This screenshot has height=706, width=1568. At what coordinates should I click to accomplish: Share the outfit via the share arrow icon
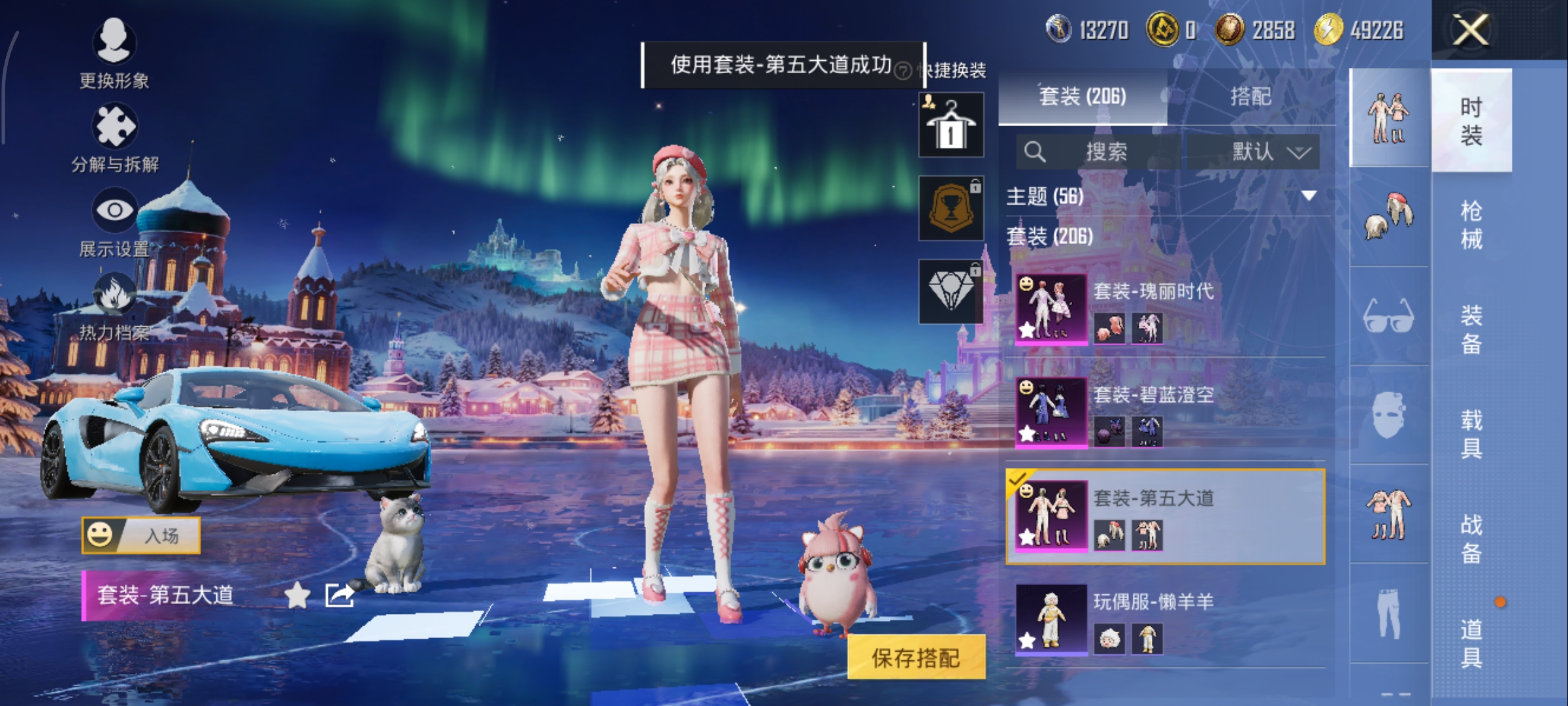pos(340,596)
